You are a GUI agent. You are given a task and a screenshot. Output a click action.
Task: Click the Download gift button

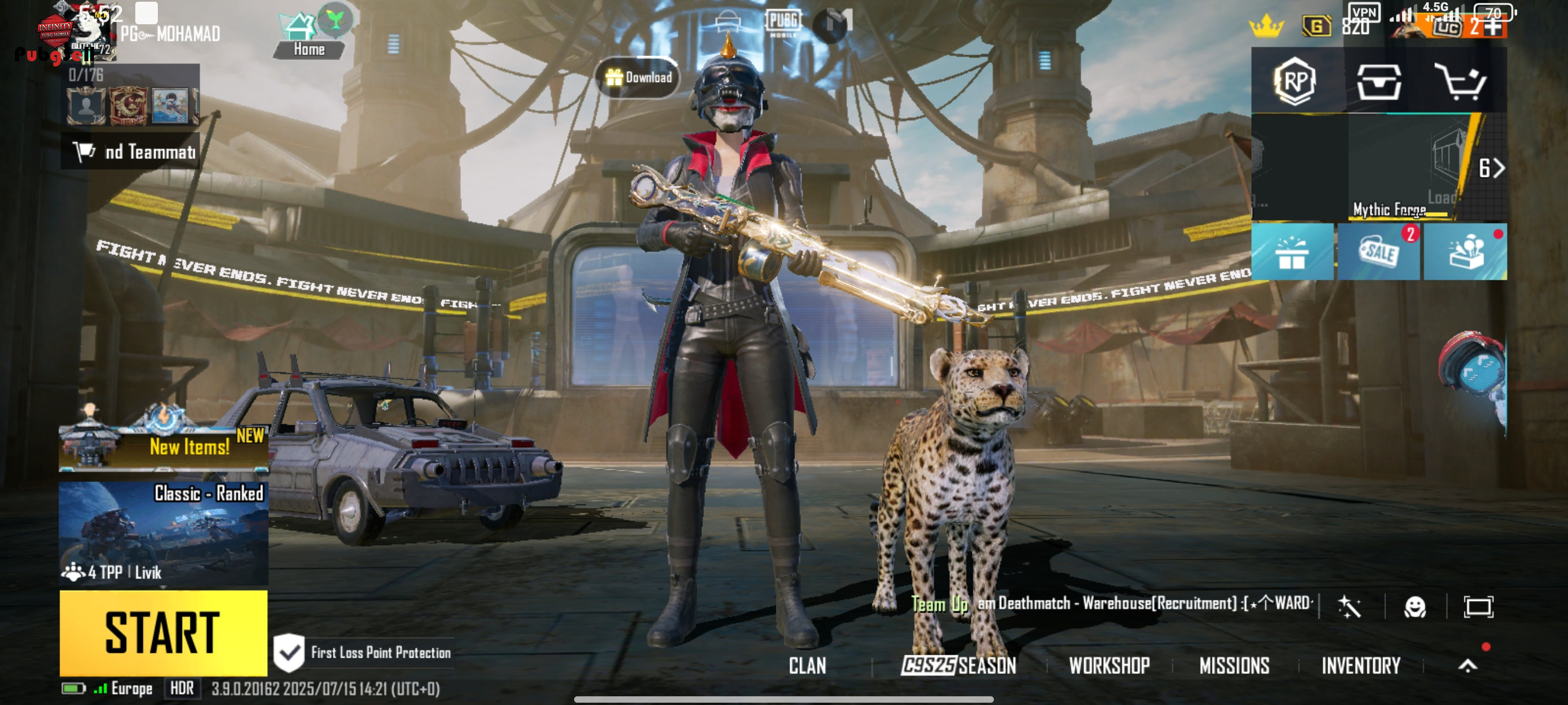point(638,77)
